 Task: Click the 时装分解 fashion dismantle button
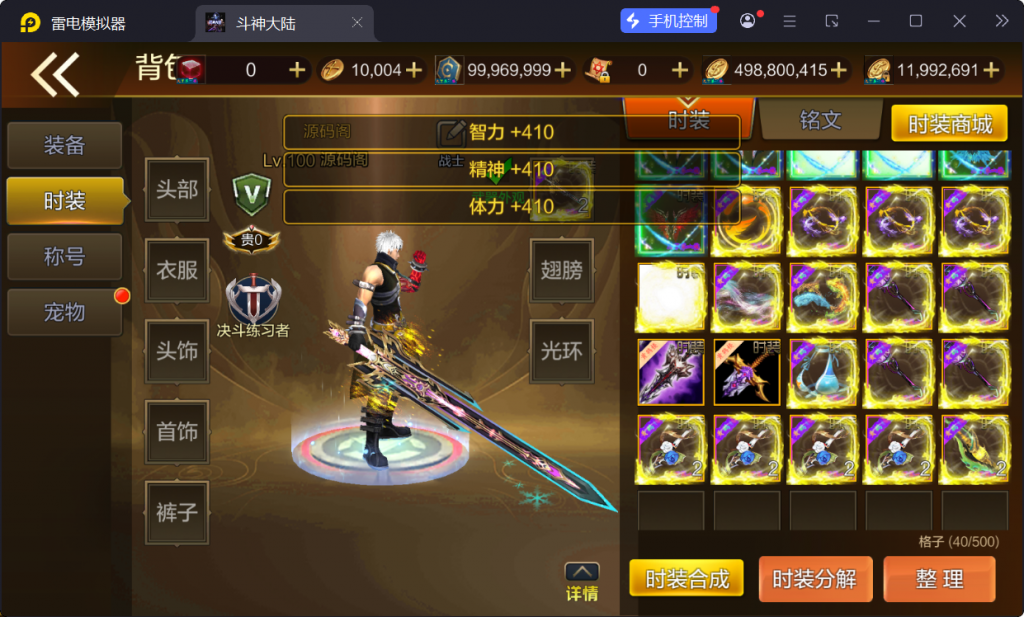815,579
